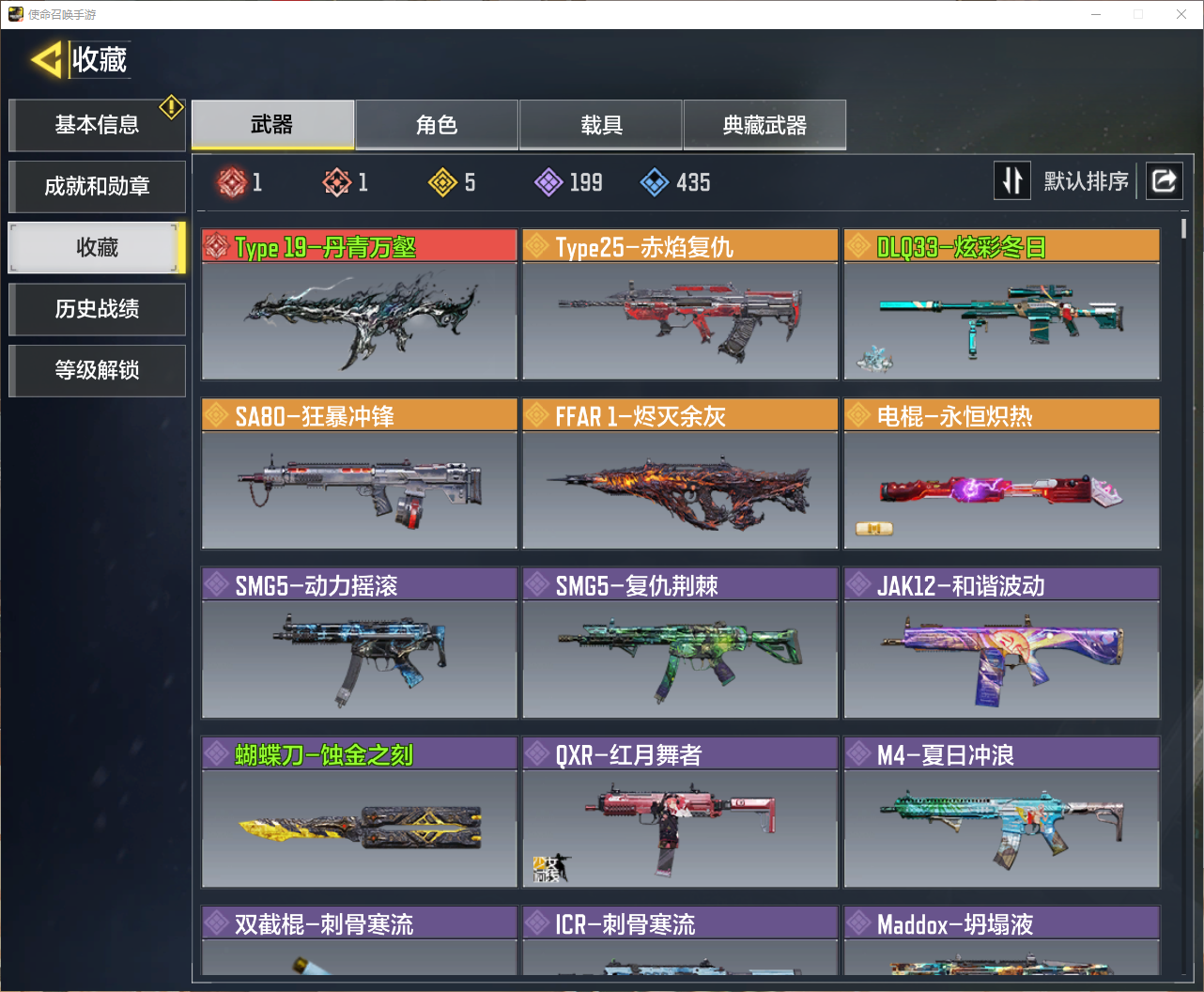Go back using the yellow arrow
The height and width of the screenshot is (992, 1204).
click(x=47, y=59)
